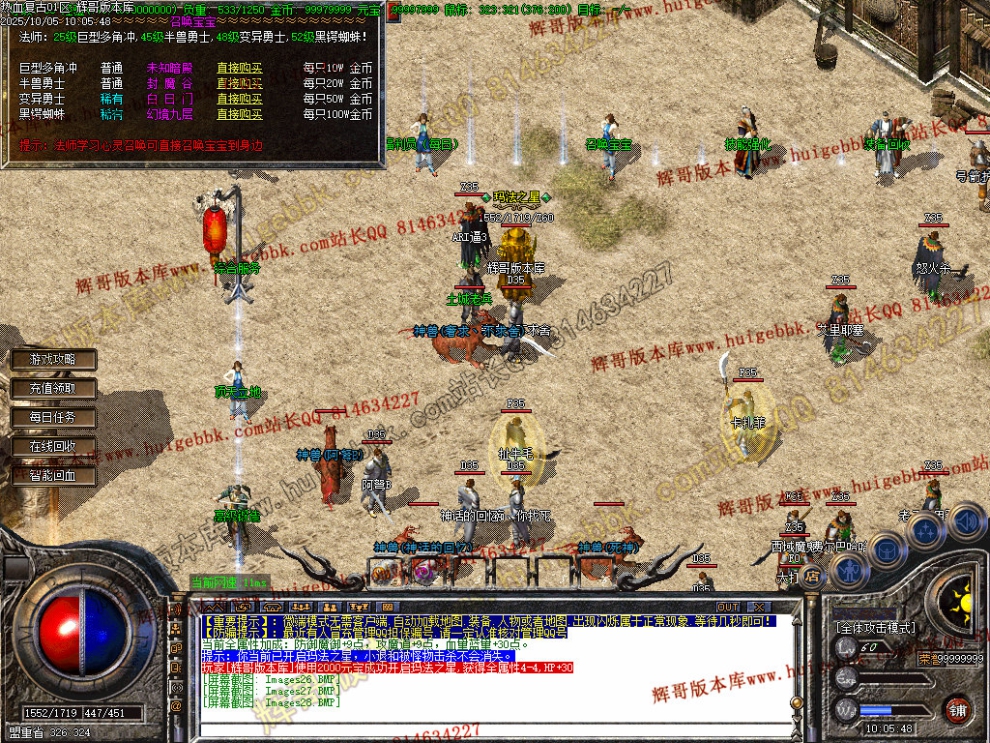Toggle sound with the speaker icon
This screenshot has width=990, height=743.
click(x=966, y=520)
